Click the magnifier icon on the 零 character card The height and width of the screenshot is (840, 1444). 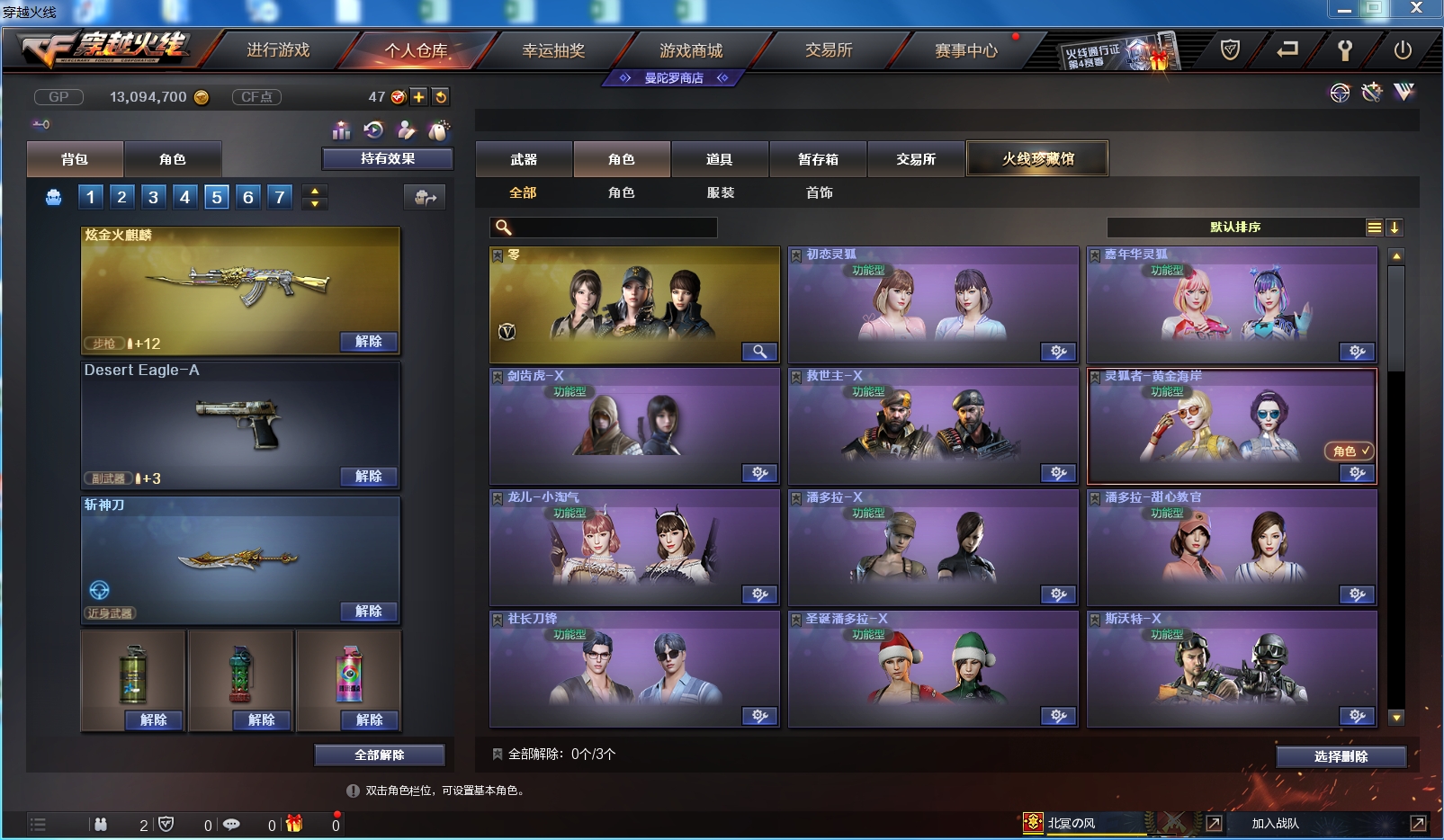pos(760,352)
